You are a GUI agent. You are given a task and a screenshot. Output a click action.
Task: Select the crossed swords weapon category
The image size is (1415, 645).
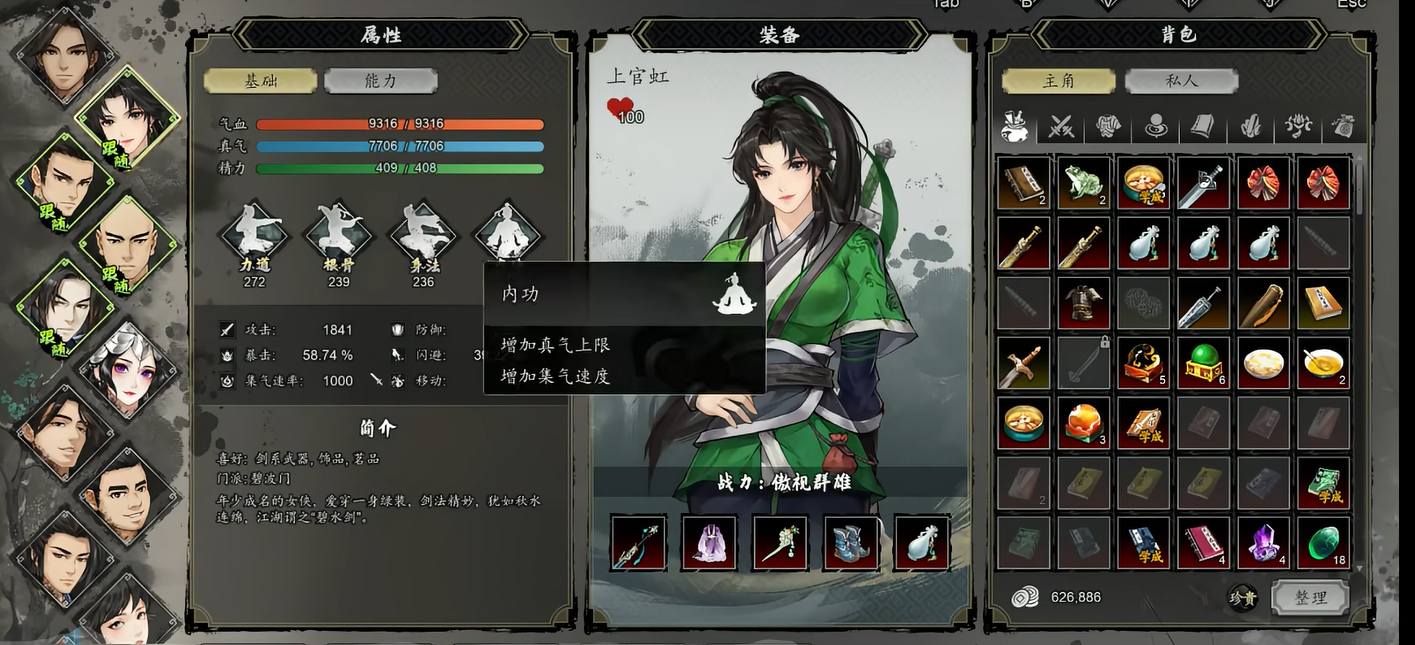coord(1062,127)
